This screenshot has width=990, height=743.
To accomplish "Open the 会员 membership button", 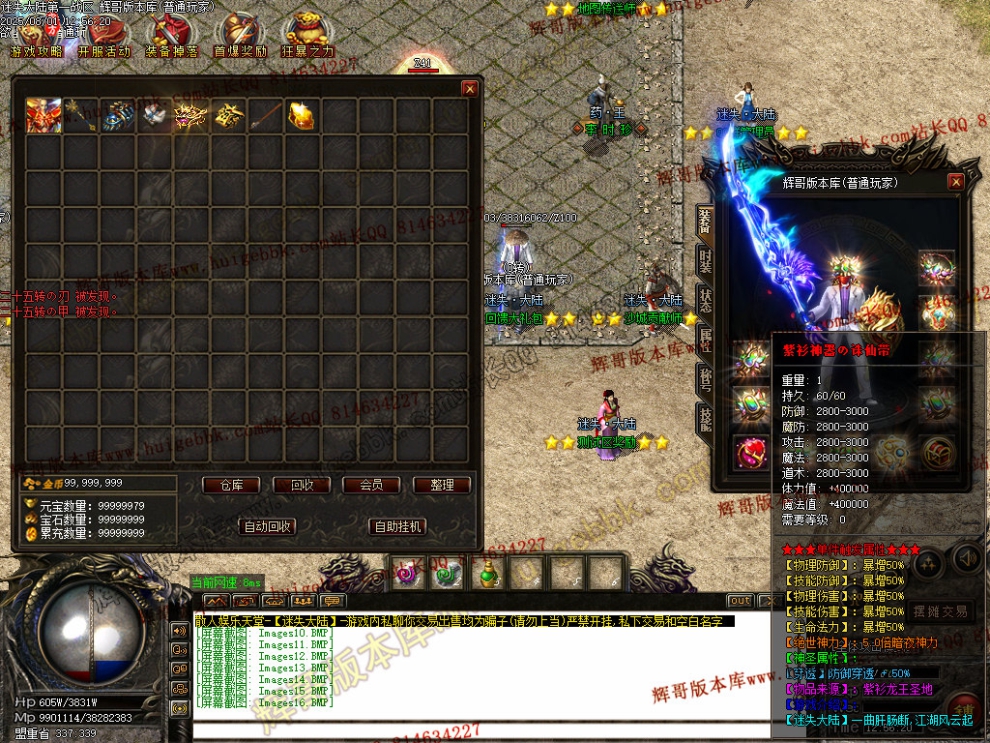I will tap(371, 485).
